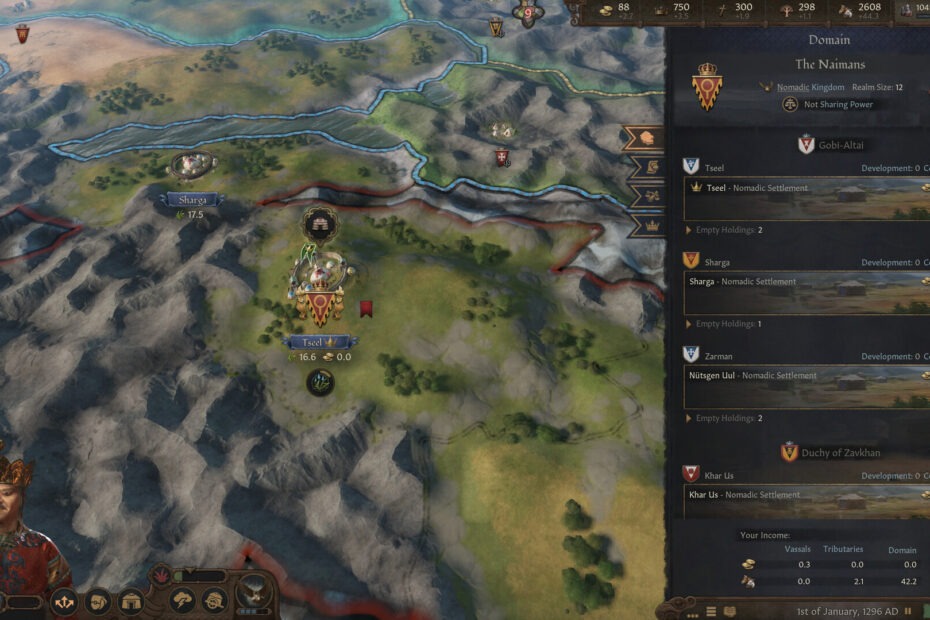Expand Empty Holdings under Sharga
The width and height of the screenshot is (930, 620).
727,324
